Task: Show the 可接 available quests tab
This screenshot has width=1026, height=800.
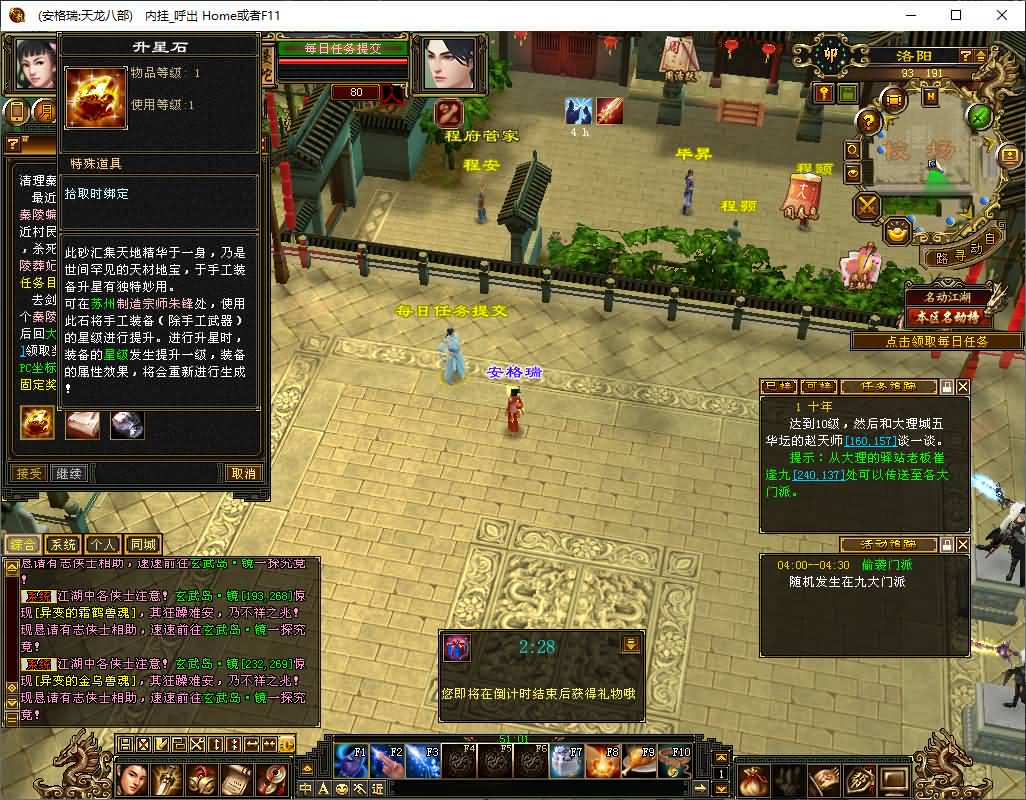Action: point(817,386)
